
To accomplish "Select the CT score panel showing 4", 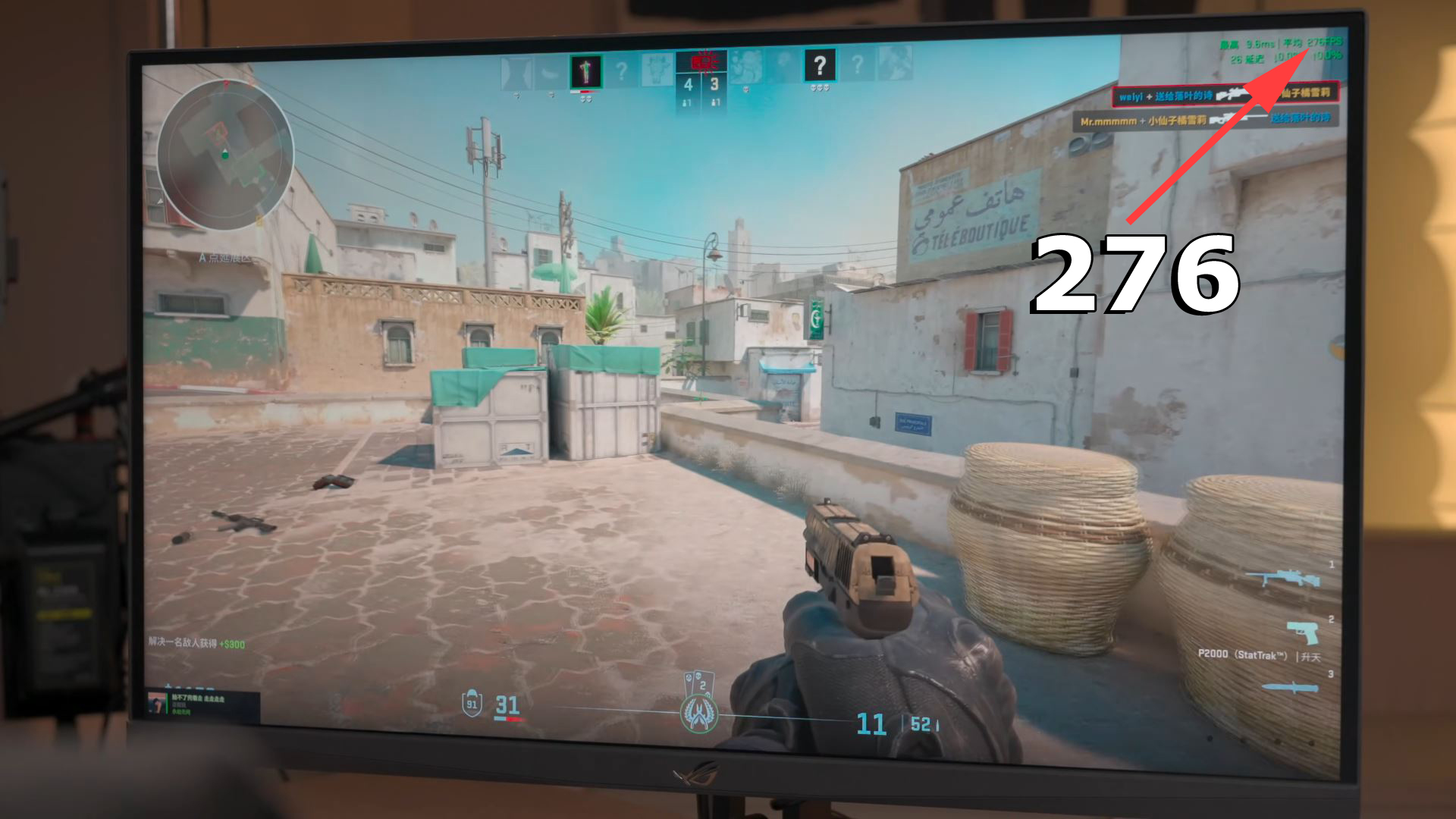I will click(689, 85).
